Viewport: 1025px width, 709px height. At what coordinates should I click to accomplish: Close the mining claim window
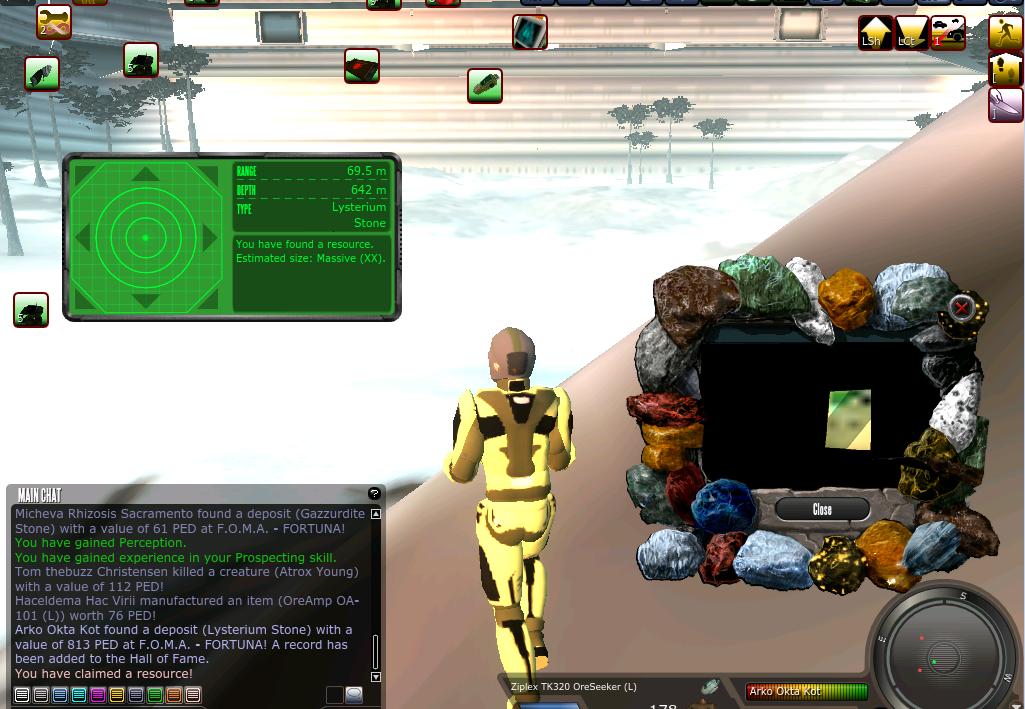822,509
